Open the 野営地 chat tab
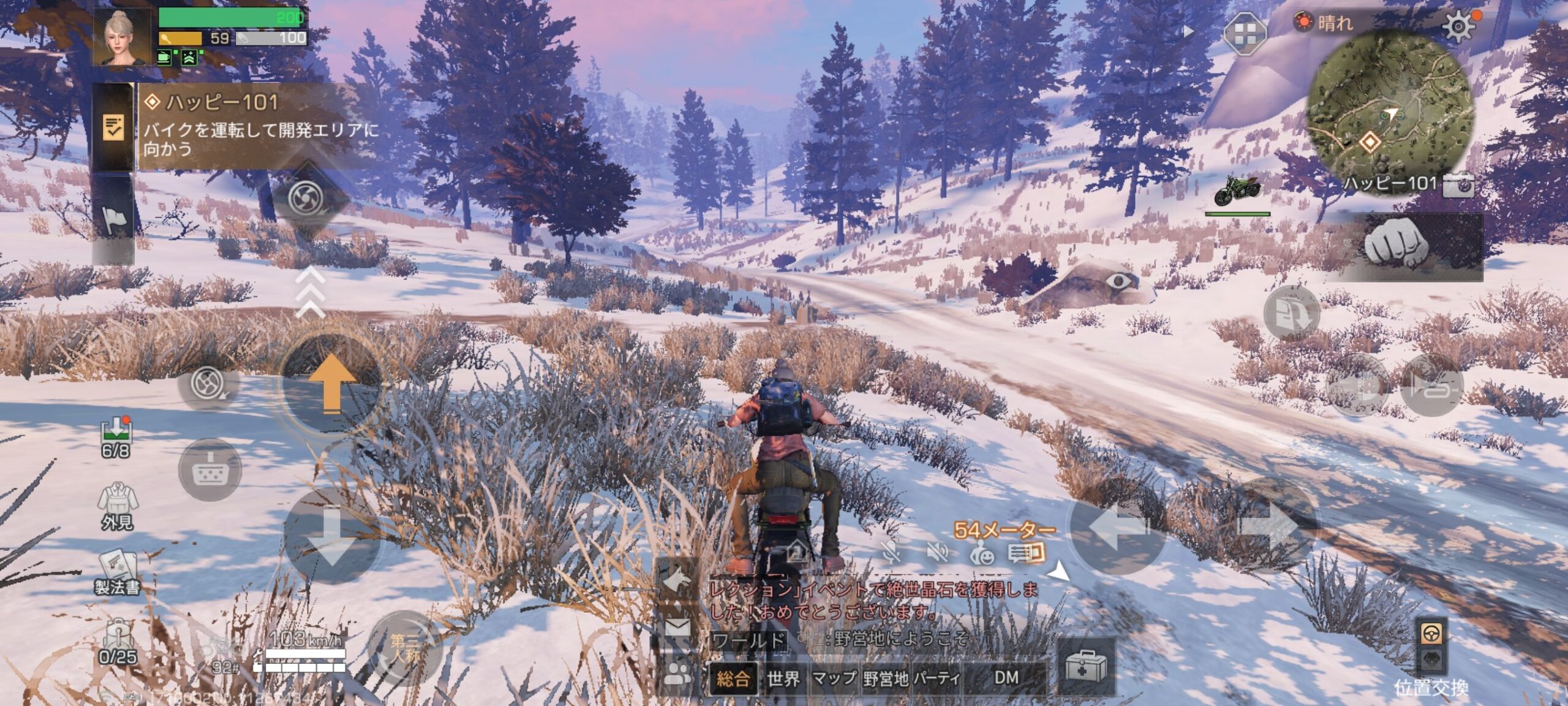1568x706 pixels. [886, 678]
